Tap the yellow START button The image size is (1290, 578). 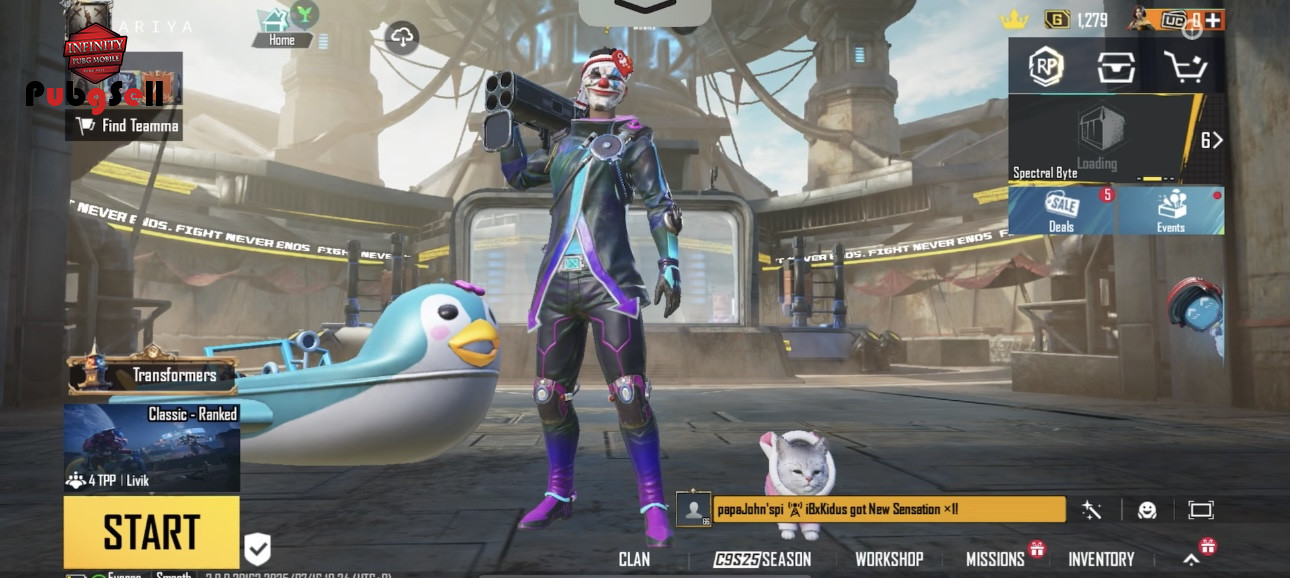click(x=151, y=532)
